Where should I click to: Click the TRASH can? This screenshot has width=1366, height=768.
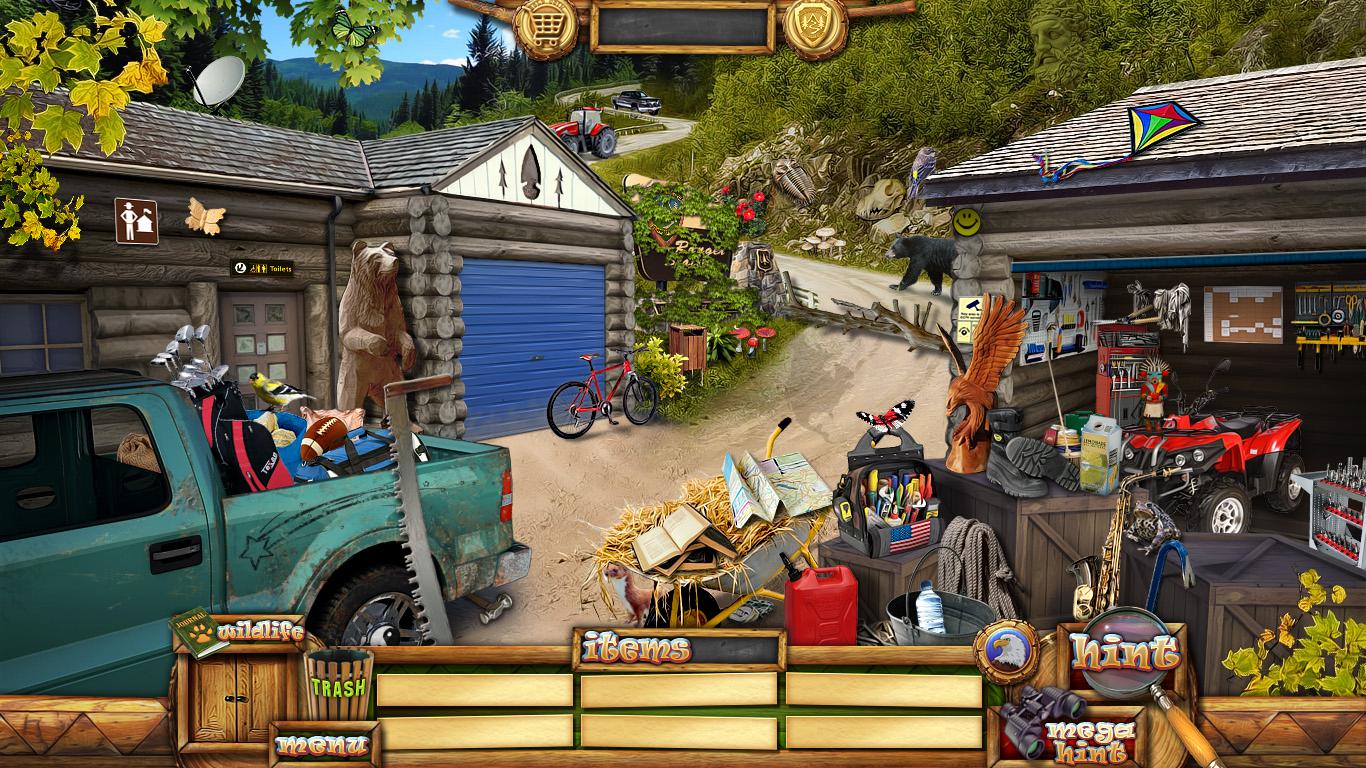click(338, 685)
